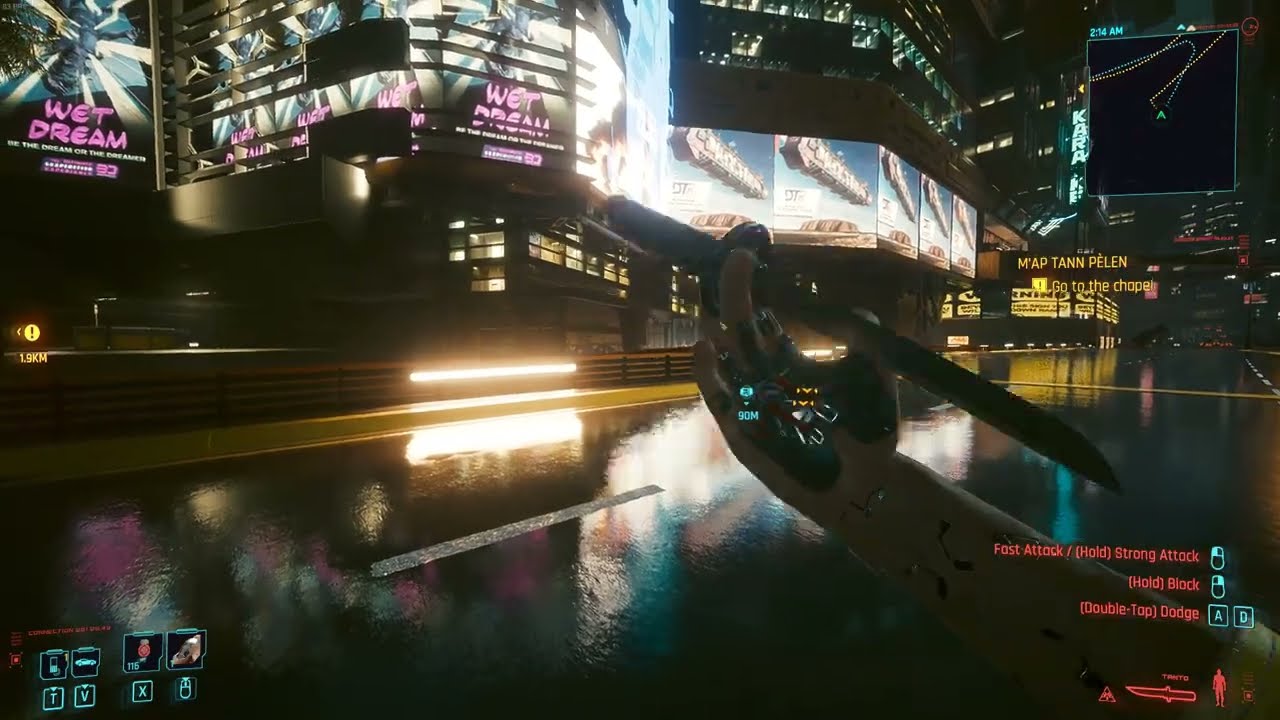The image size is (1280, 720).
Task: Click the 90M waypoint distance marker
Action: pyautogui.click(x=746, y=405)
